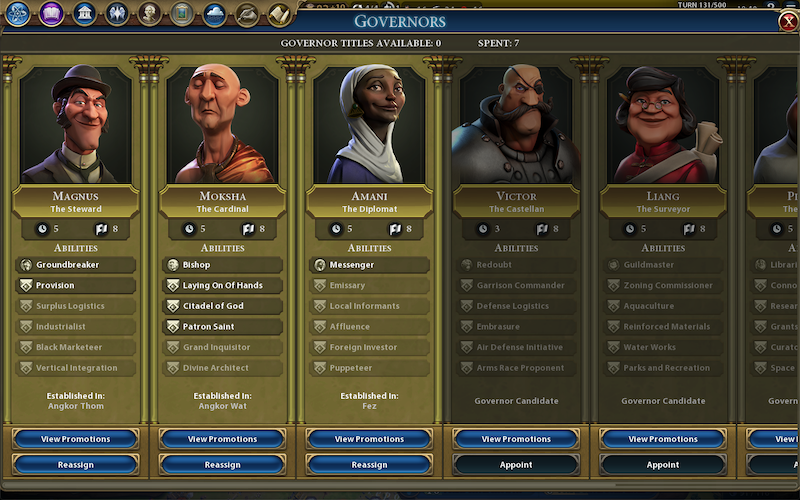
Task: Open the technology tree atom icon
Action: [x=18, y=14]
